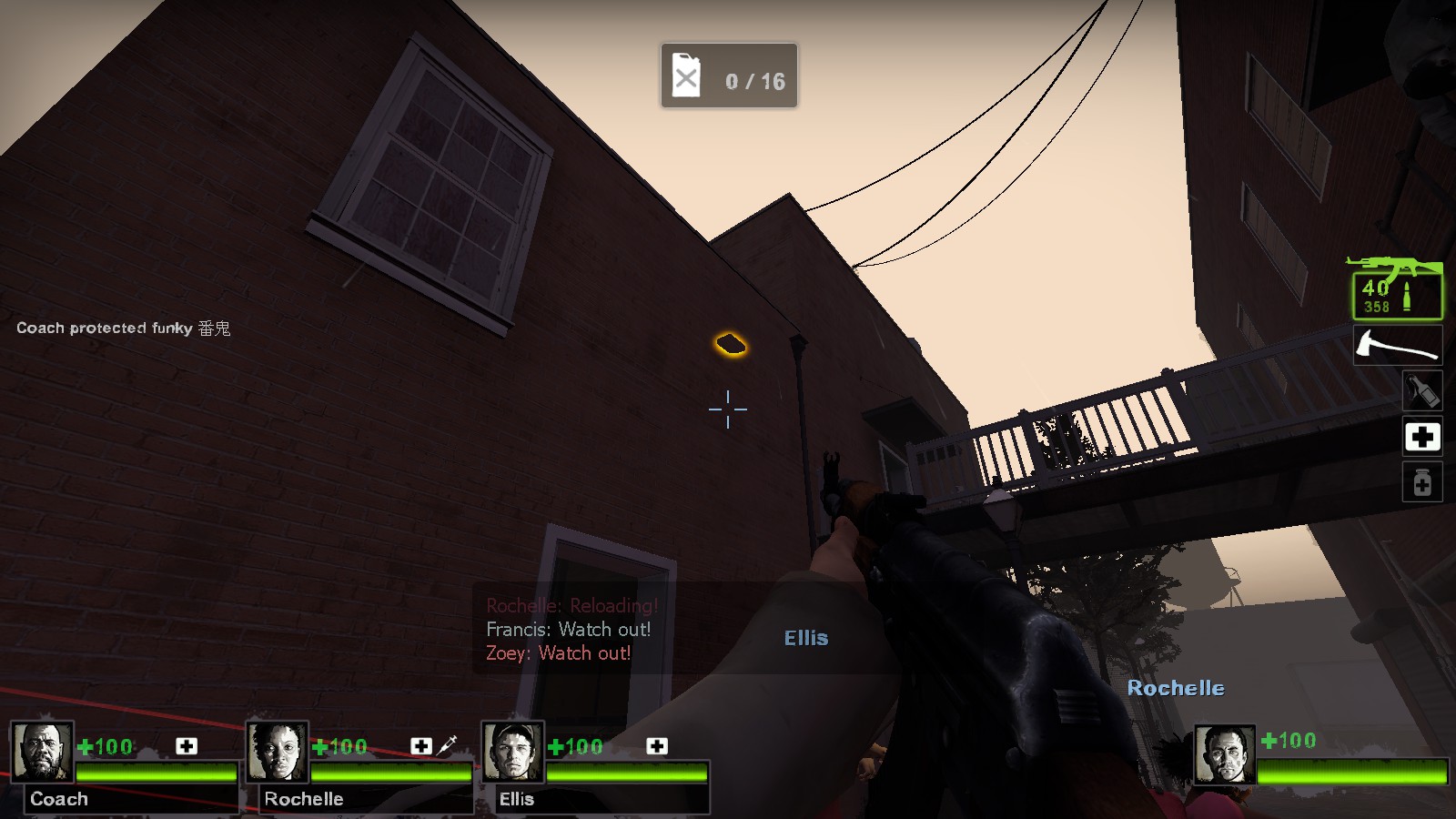The width and height of the screenshot is (1456, 819).
Task: Click the medkit cross next to Rochelle's health
Action: click(420, 746)
